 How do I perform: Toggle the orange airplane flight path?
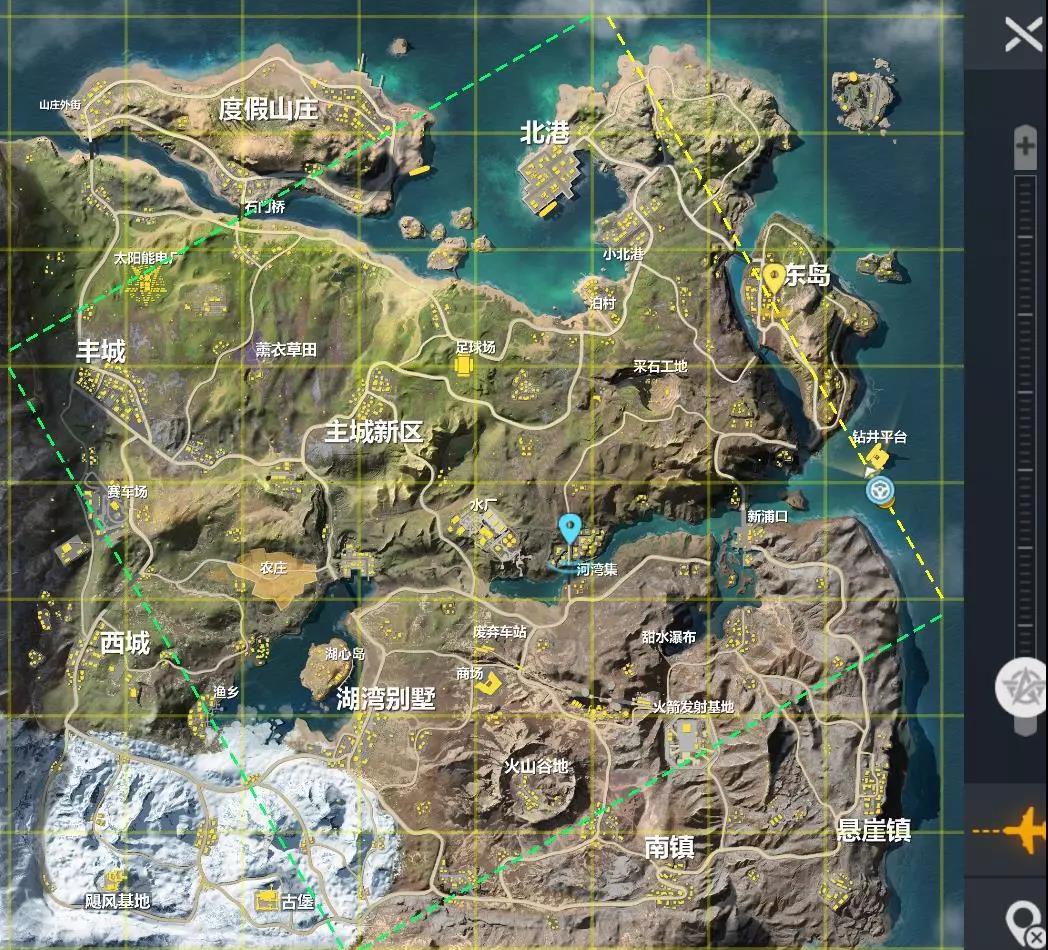1011,830
